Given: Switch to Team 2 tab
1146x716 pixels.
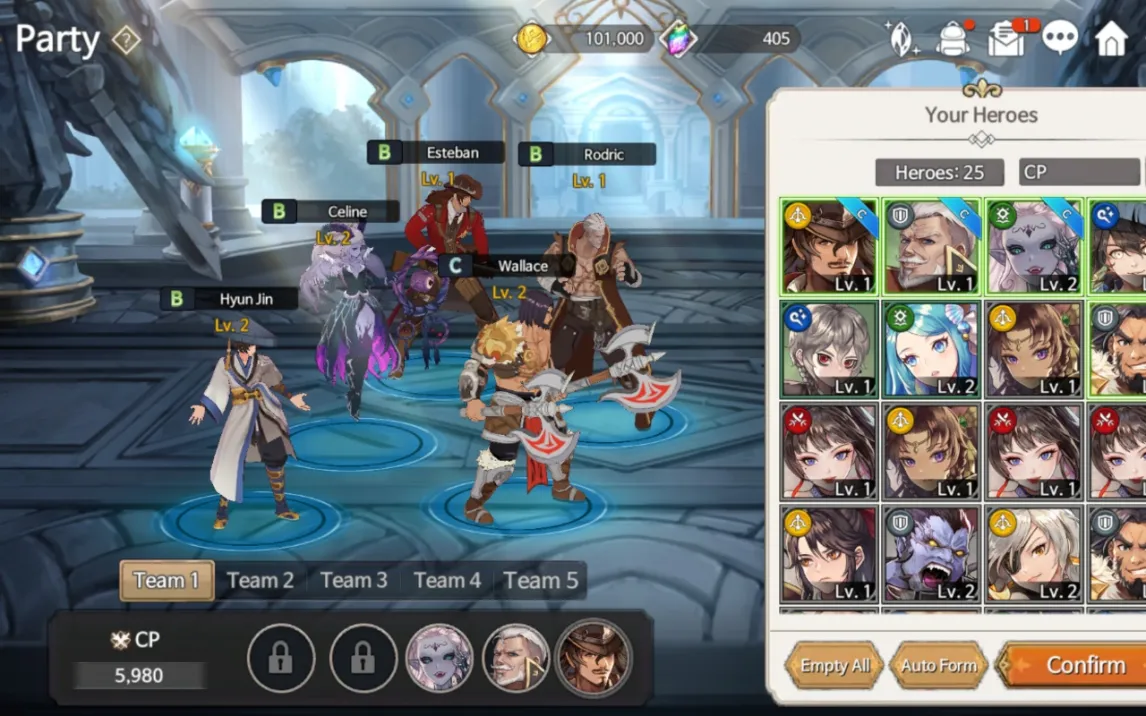Looking at the screenshot, I should pos(260,580).
